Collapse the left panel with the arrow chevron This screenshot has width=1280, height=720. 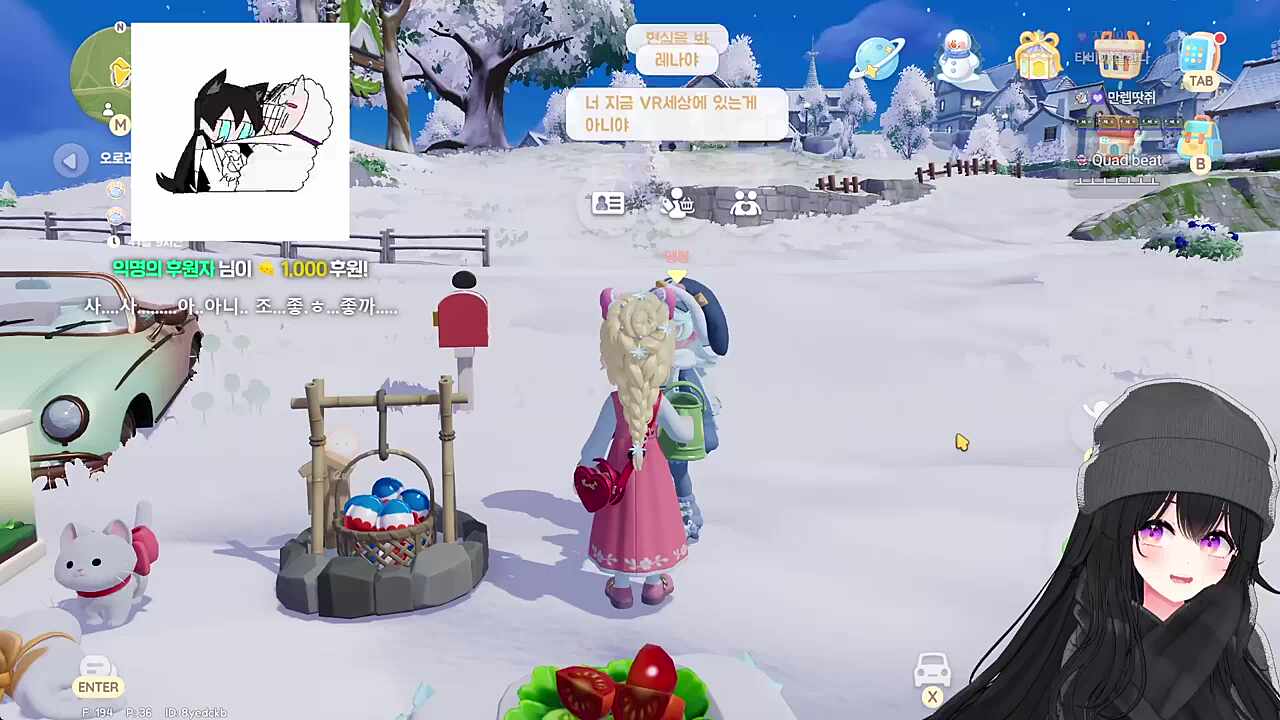point(70,160)
